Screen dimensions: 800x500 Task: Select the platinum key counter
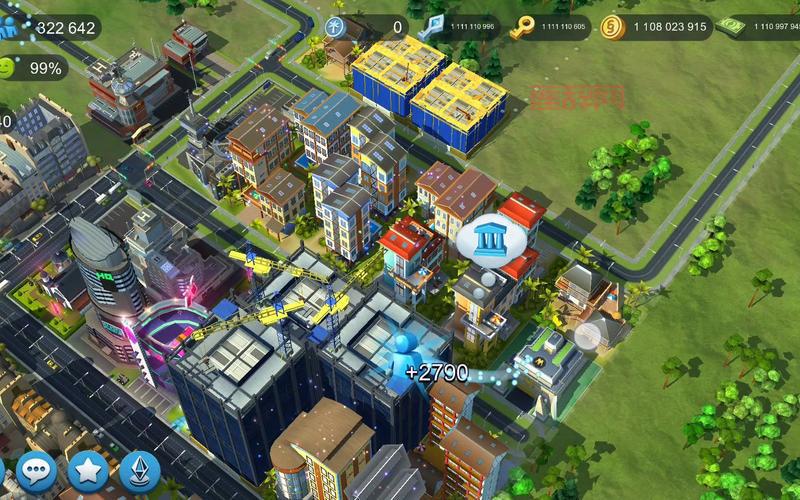tap(462, 27)
